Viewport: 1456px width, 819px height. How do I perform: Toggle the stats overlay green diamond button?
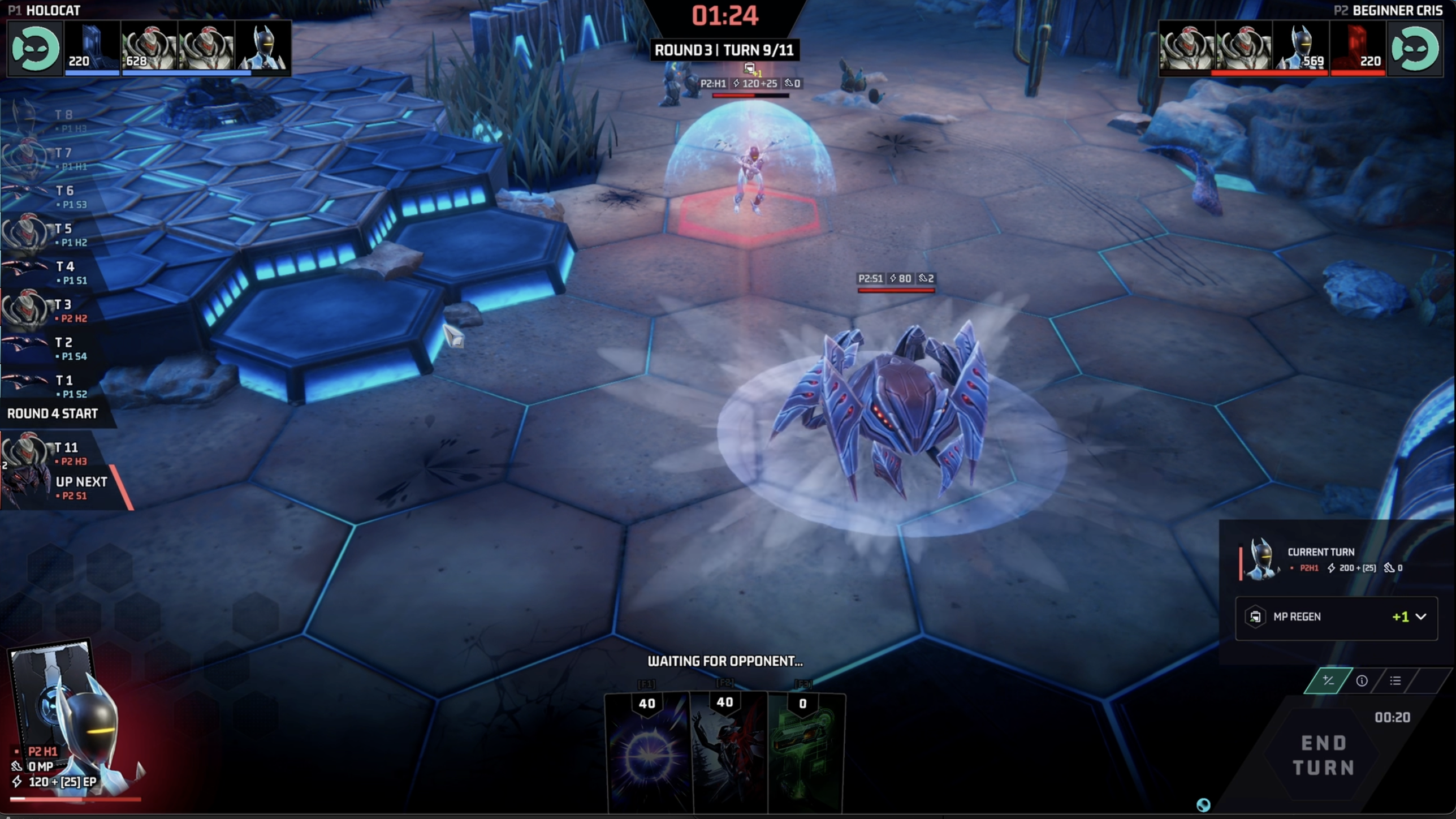click(1328, 680)
